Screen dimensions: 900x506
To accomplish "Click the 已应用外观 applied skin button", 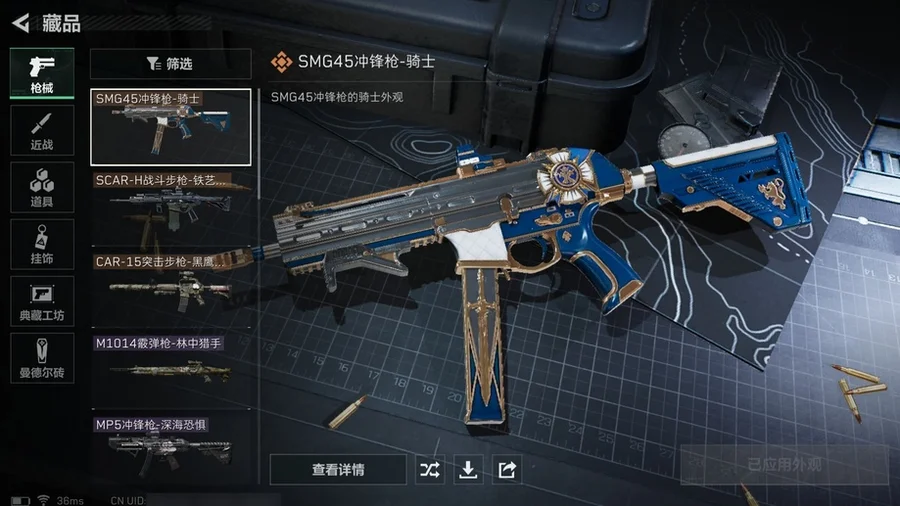I will pyautogui.click(x=784, y=465).
